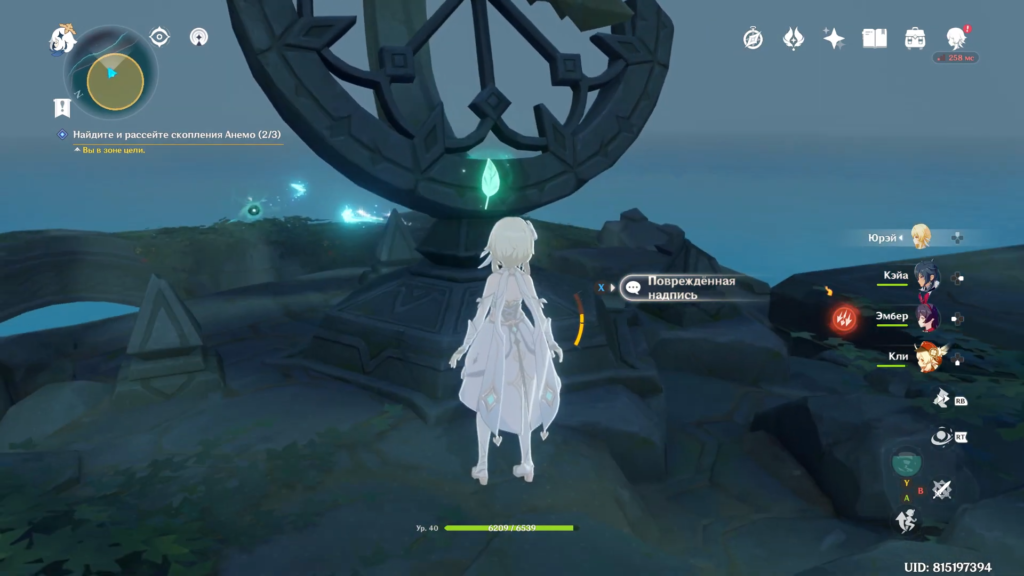1024x576 pixels.
Task: Read the Повреждённая надпись prompt
Action: coord(690,288)
